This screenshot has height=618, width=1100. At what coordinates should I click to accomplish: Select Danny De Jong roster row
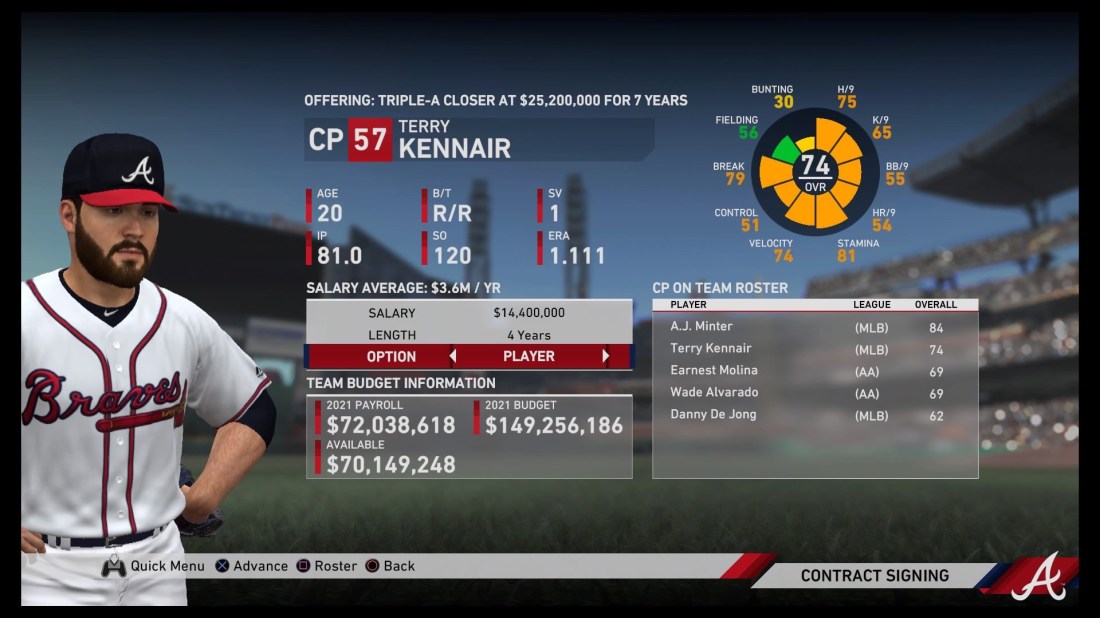click(814, 415)
